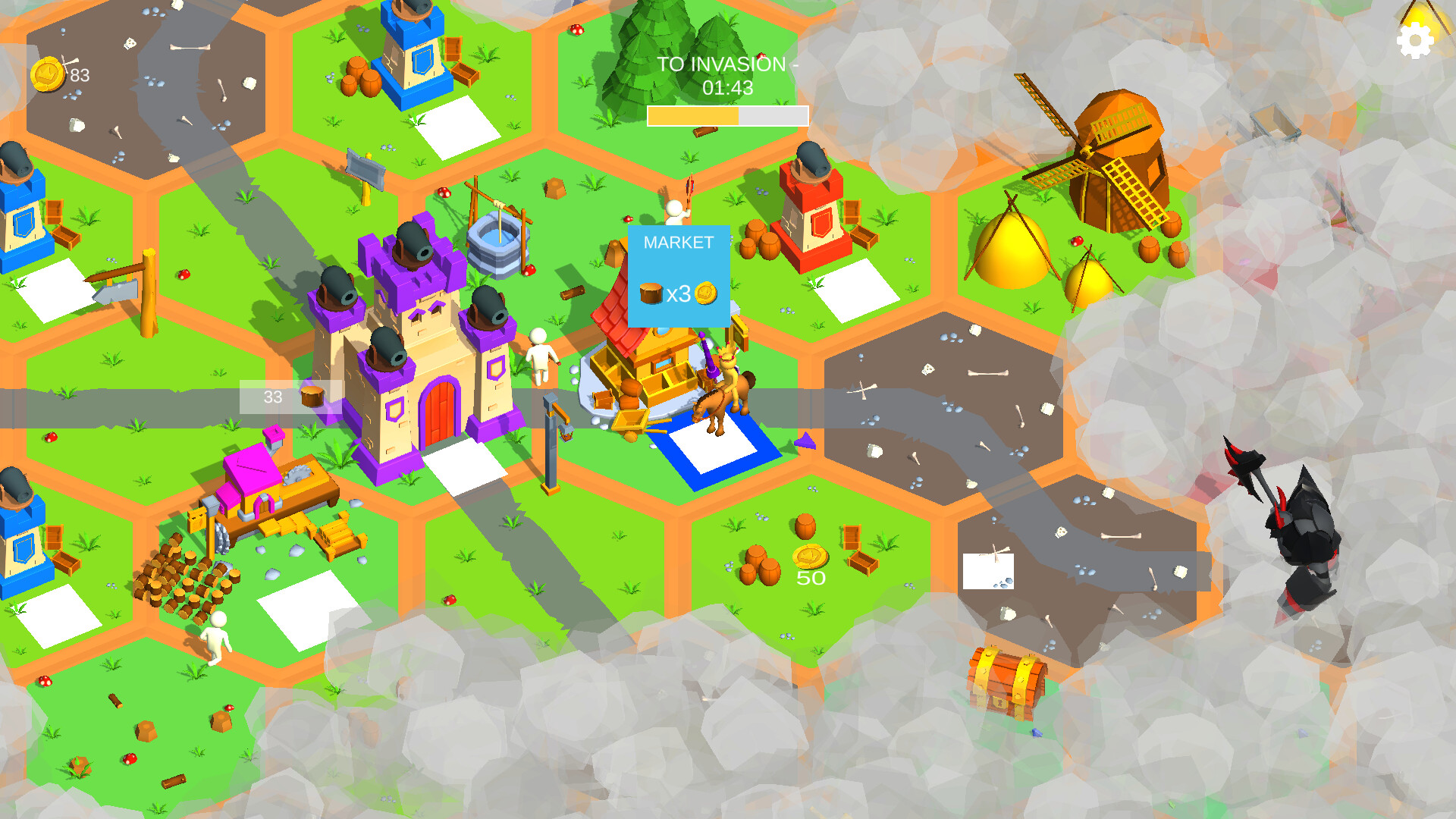Click the invasion countdown progress bar
This screenshot has width=1456, height=819.
(728, 115)
